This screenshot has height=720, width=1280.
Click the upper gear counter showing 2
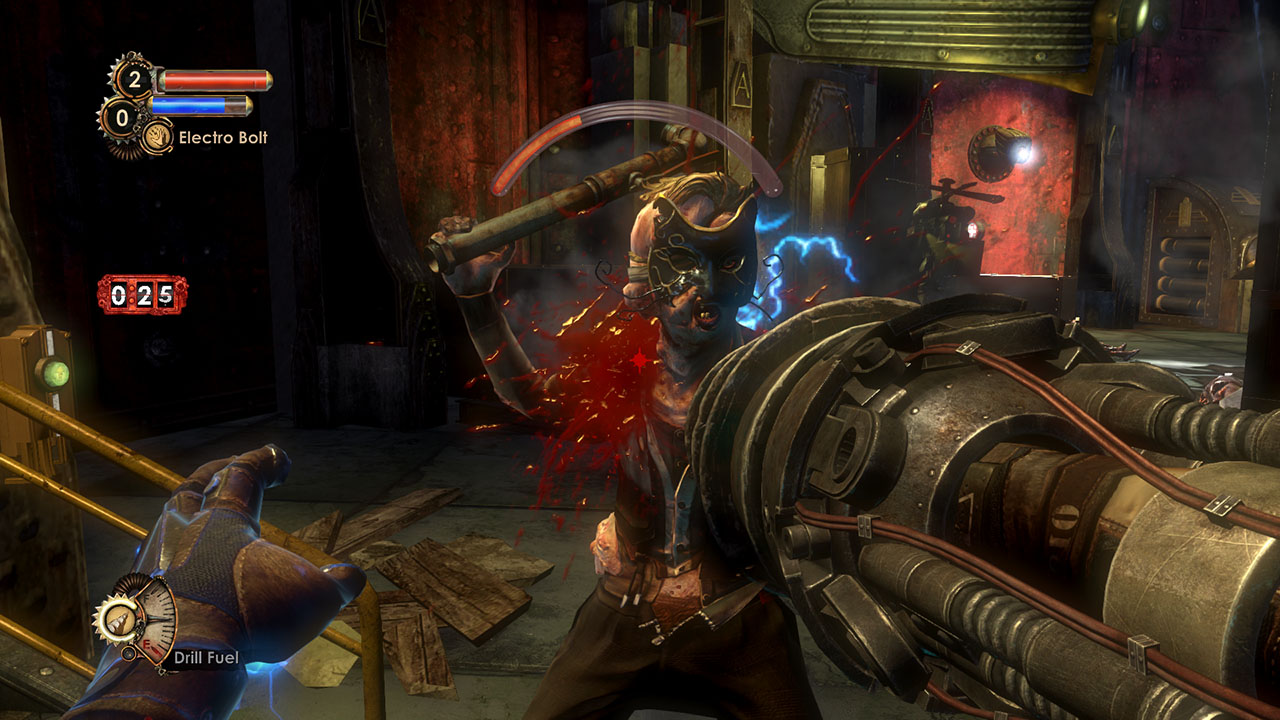tap(136, 78)
